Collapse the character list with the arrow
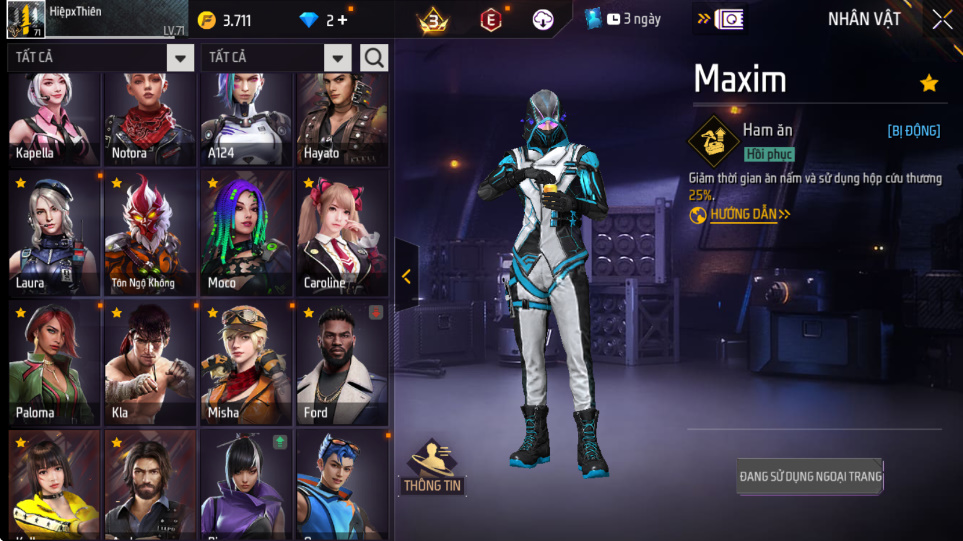963x541 pixels. (406, 277)
